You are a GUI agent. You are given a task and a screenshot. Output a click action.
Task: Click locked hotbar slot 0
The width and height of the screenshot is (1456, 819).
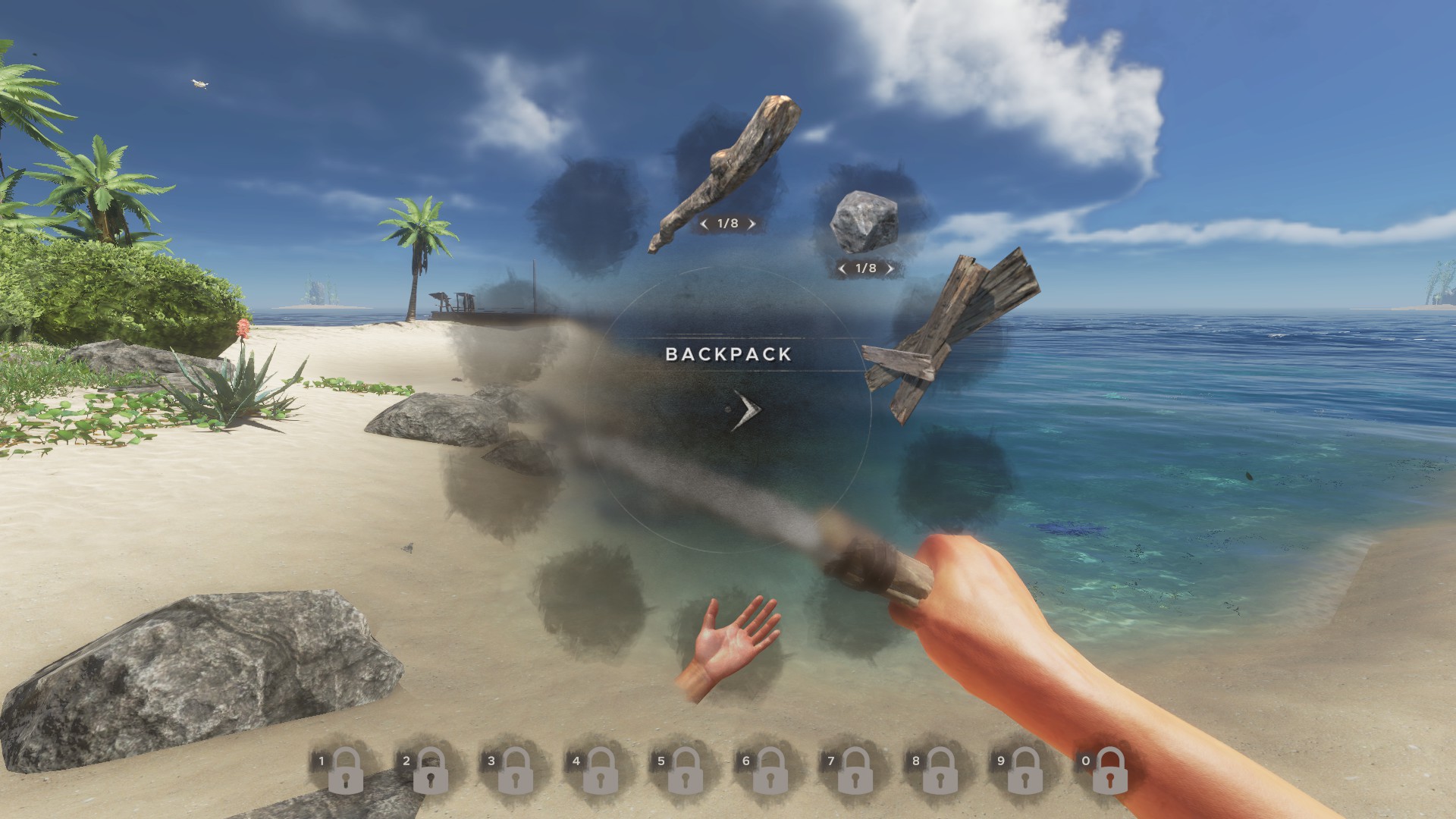pyautogui.click(x=1109, y=769)
